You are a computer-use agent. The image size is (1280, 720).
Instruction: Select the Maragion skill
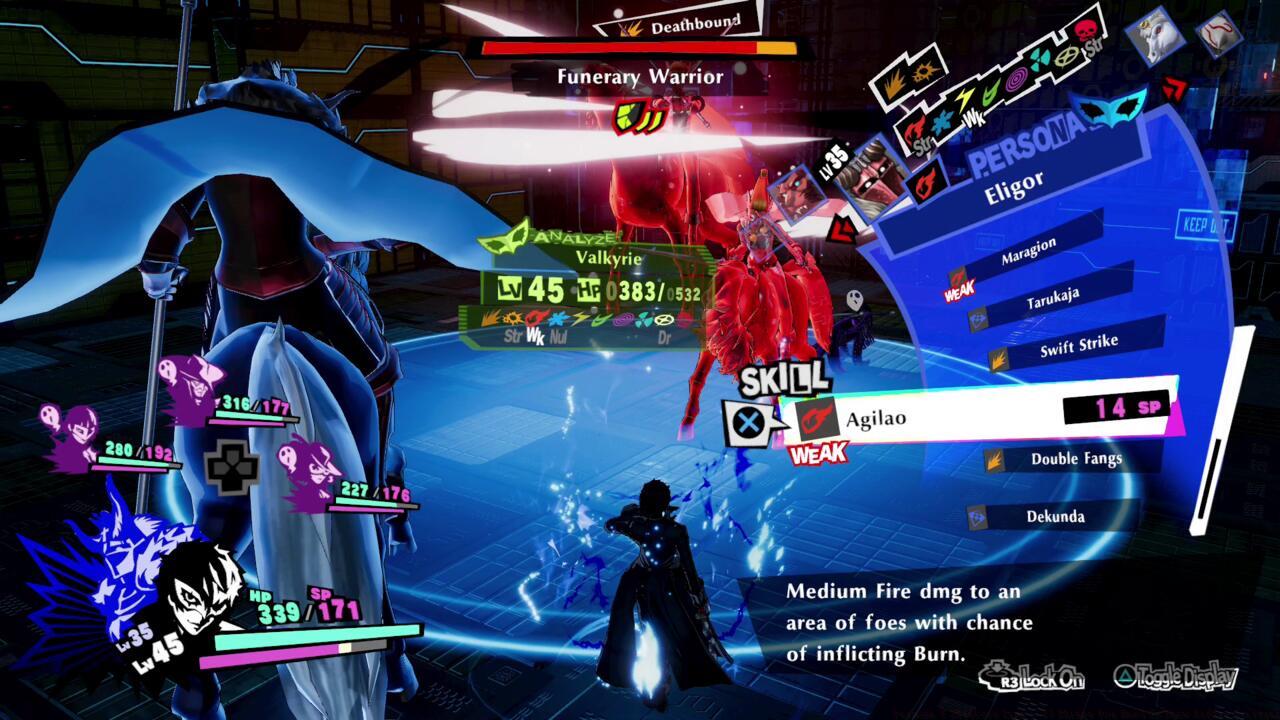[1028, 252]
